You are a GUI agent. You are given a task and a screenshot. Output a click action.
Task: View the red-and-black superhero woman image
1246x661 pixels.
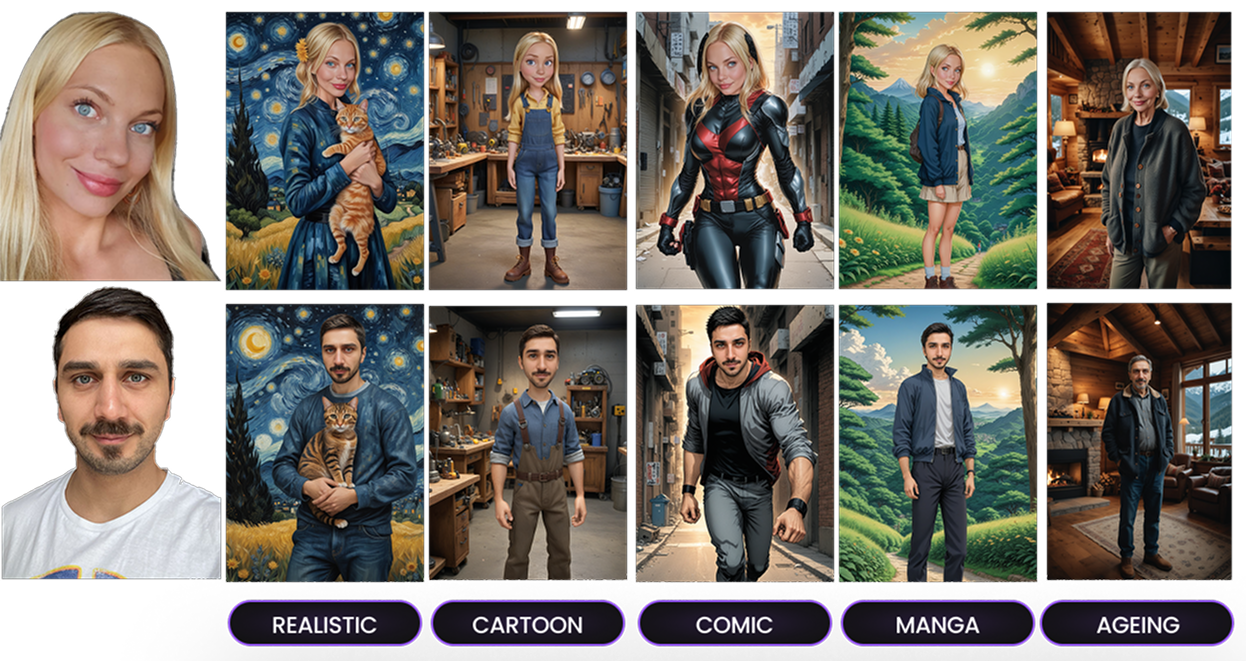pos(734,150)
